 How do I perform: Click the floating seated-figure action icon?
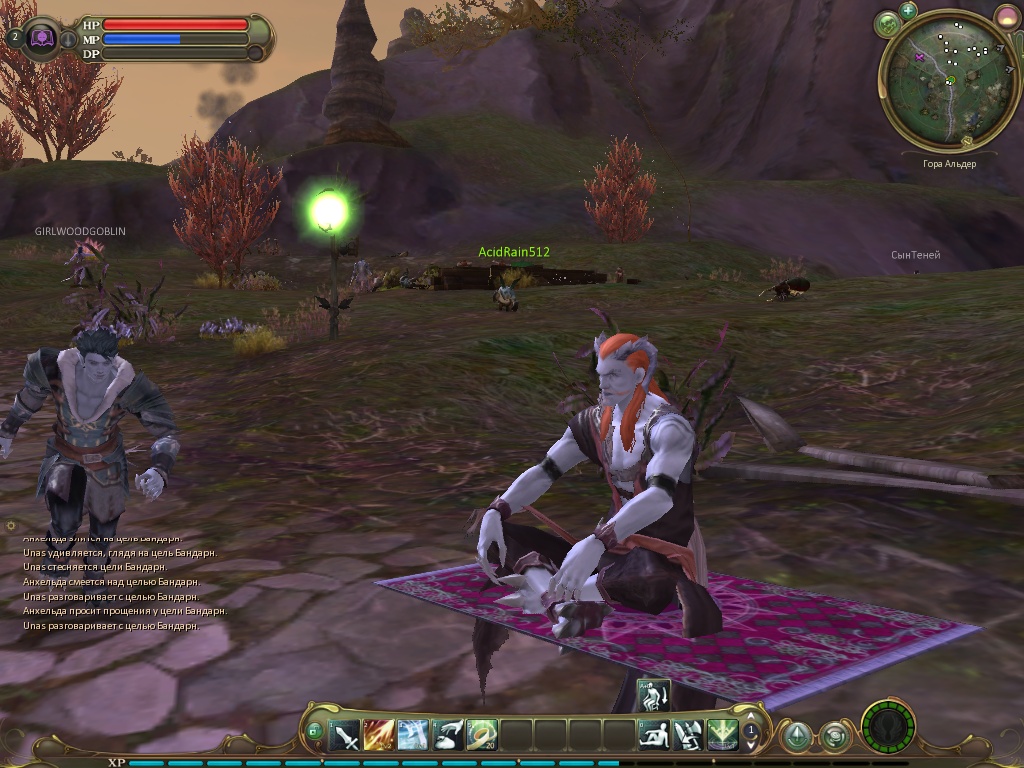point(653,696)
